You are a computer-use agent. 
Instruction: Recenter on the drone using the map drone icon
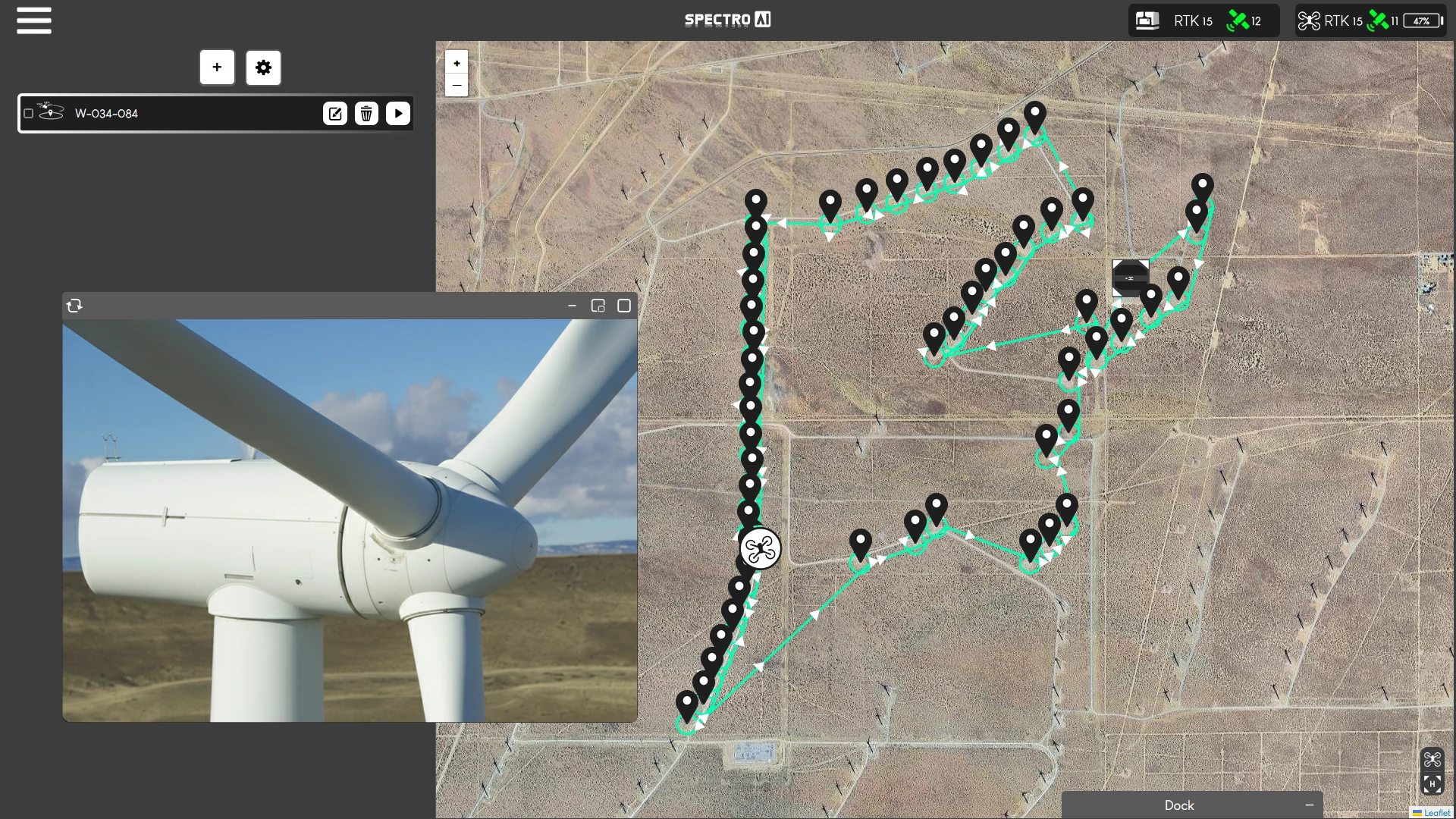1432,760
